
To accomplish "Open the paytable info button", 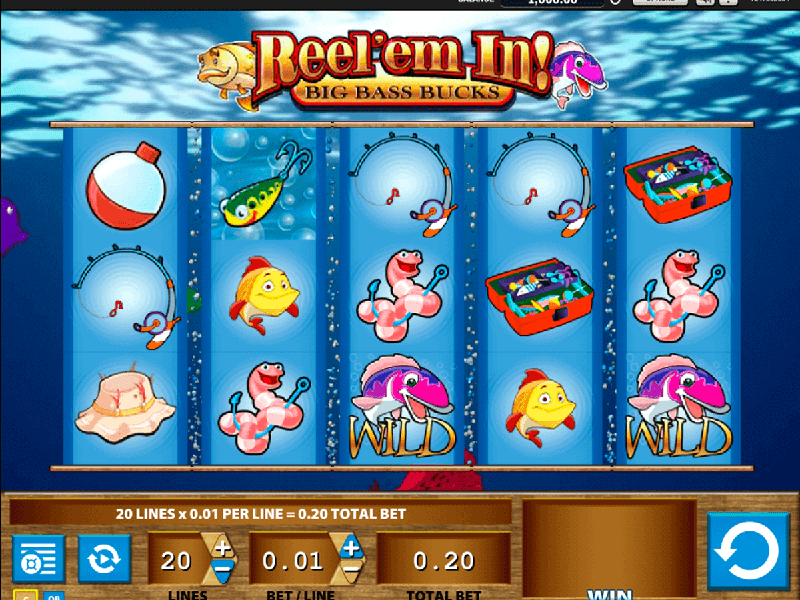I will 38,558.
